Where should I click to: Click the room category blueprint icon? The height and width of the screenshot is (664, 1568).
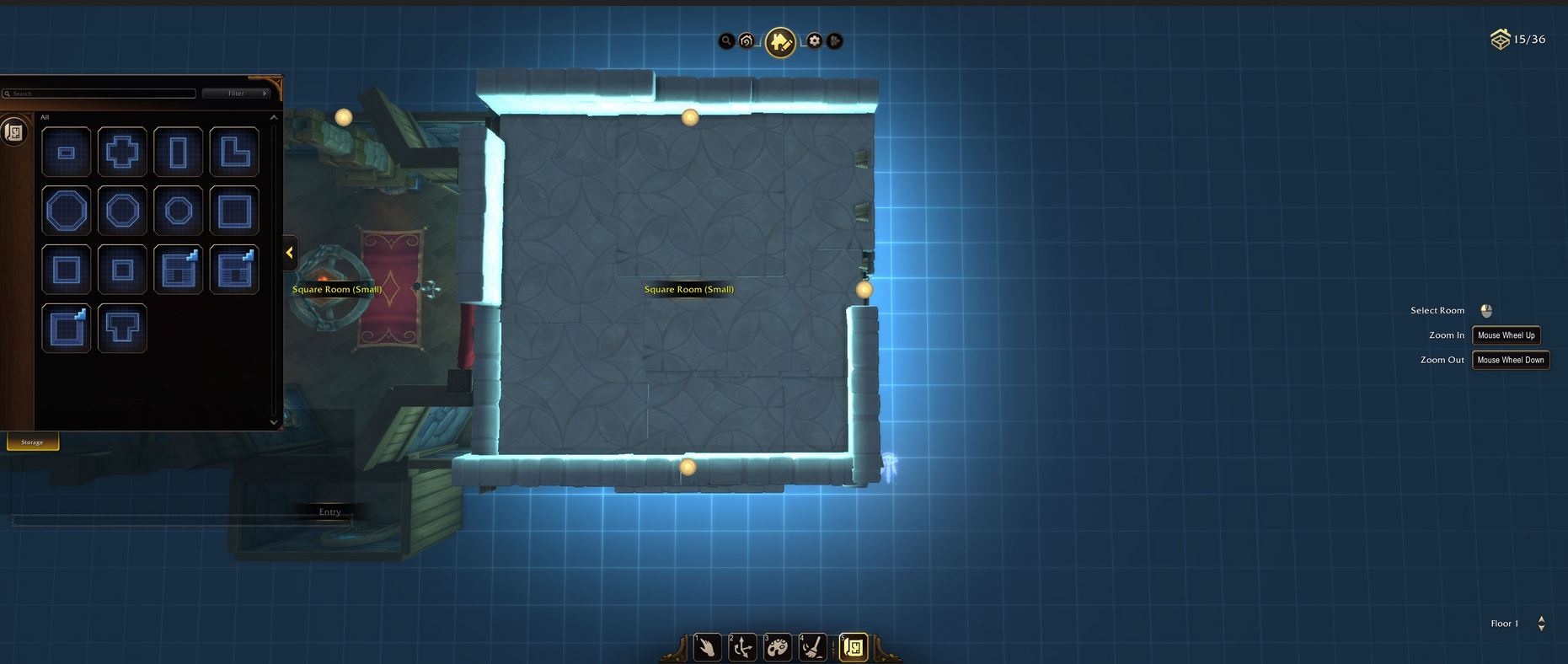(14, 132)
